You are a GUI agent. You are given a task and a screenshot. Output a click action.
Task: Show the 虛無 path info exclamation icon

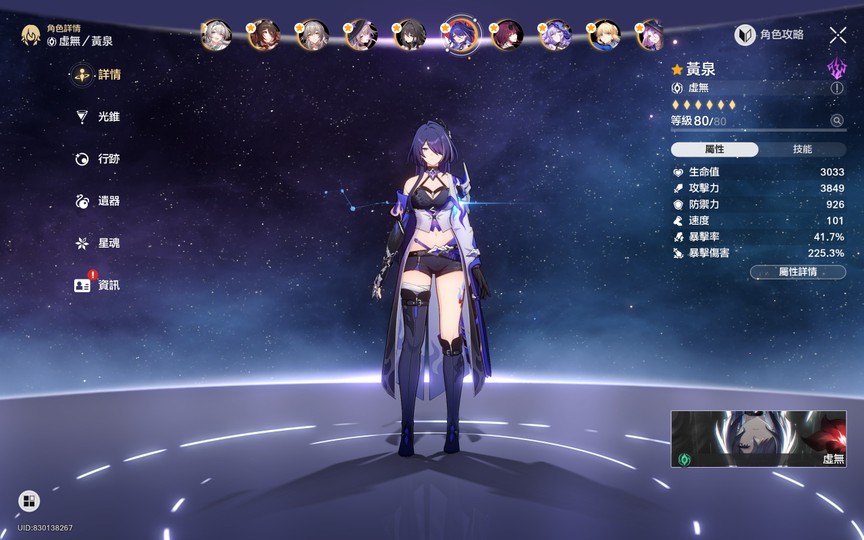[837, 88]
